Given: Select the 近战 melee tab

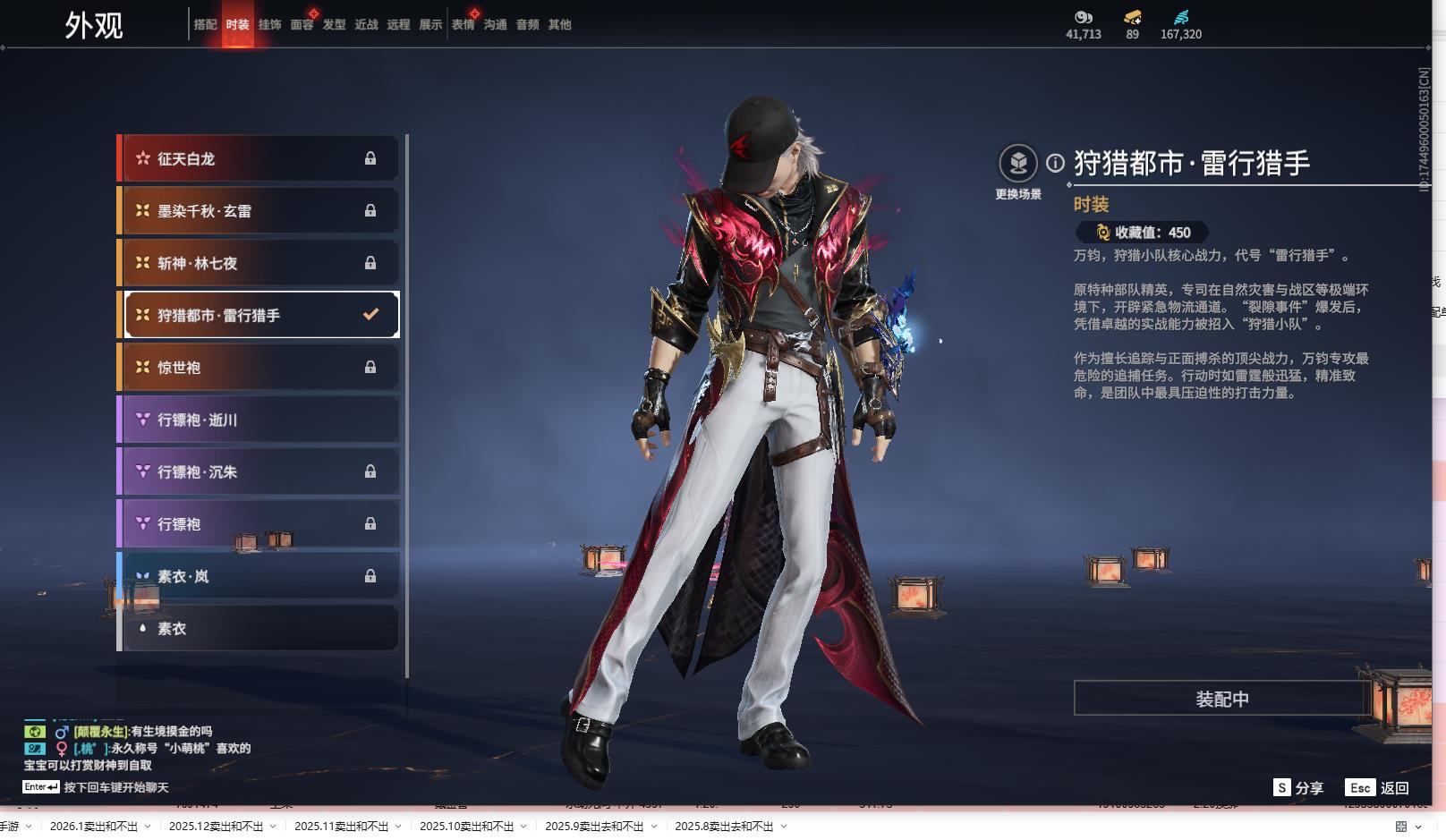Looking at the screenshot, I should coord(366,25).
